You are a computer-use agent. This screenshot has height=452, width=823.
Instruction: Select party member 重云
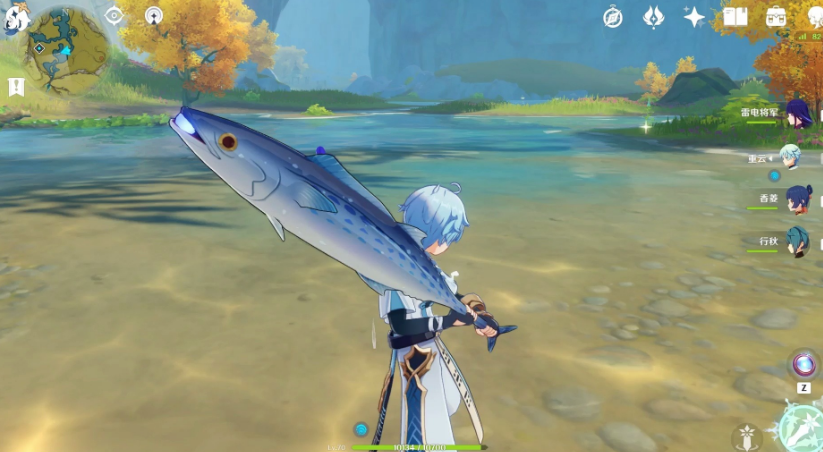click(x=790, y=157)
